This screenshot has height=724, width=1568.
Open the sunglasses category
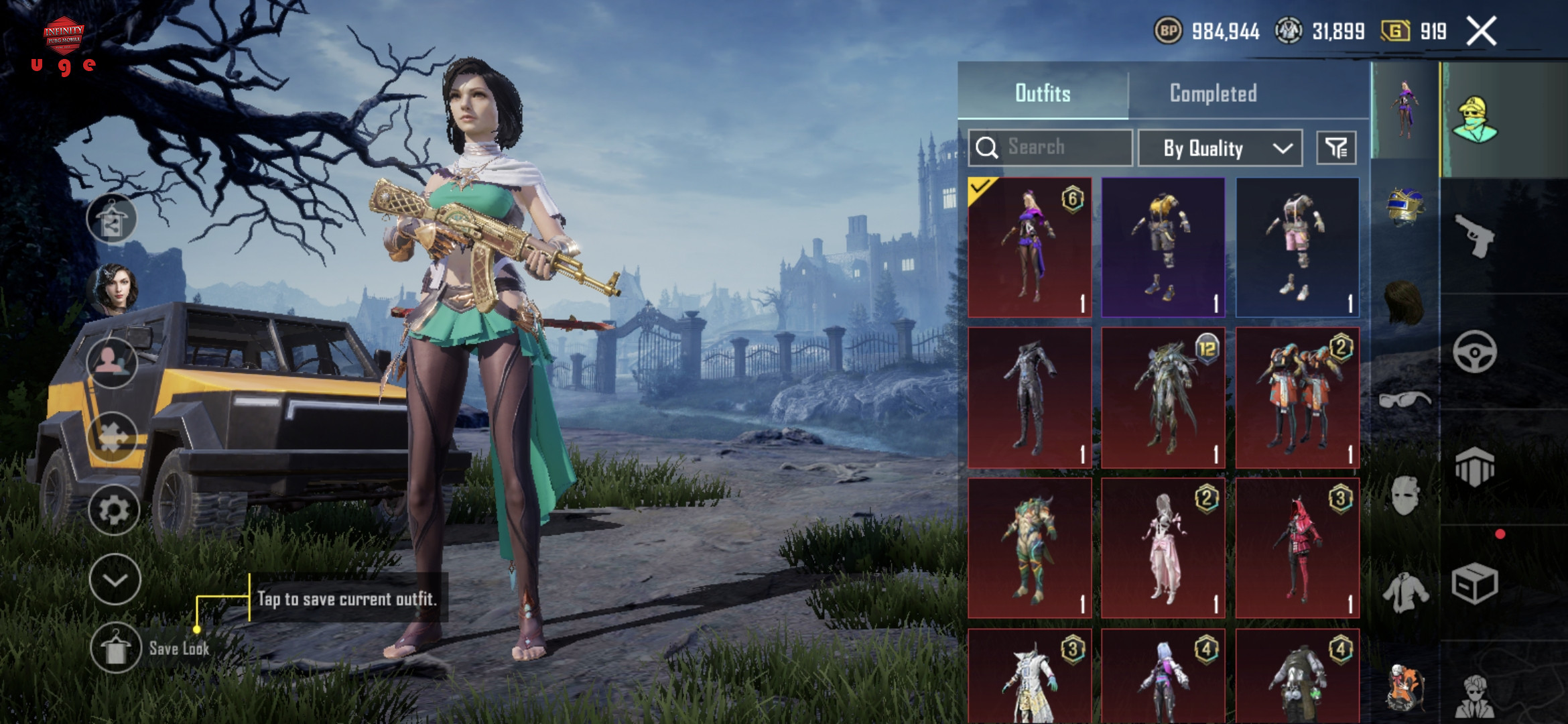pos(1405,401)
